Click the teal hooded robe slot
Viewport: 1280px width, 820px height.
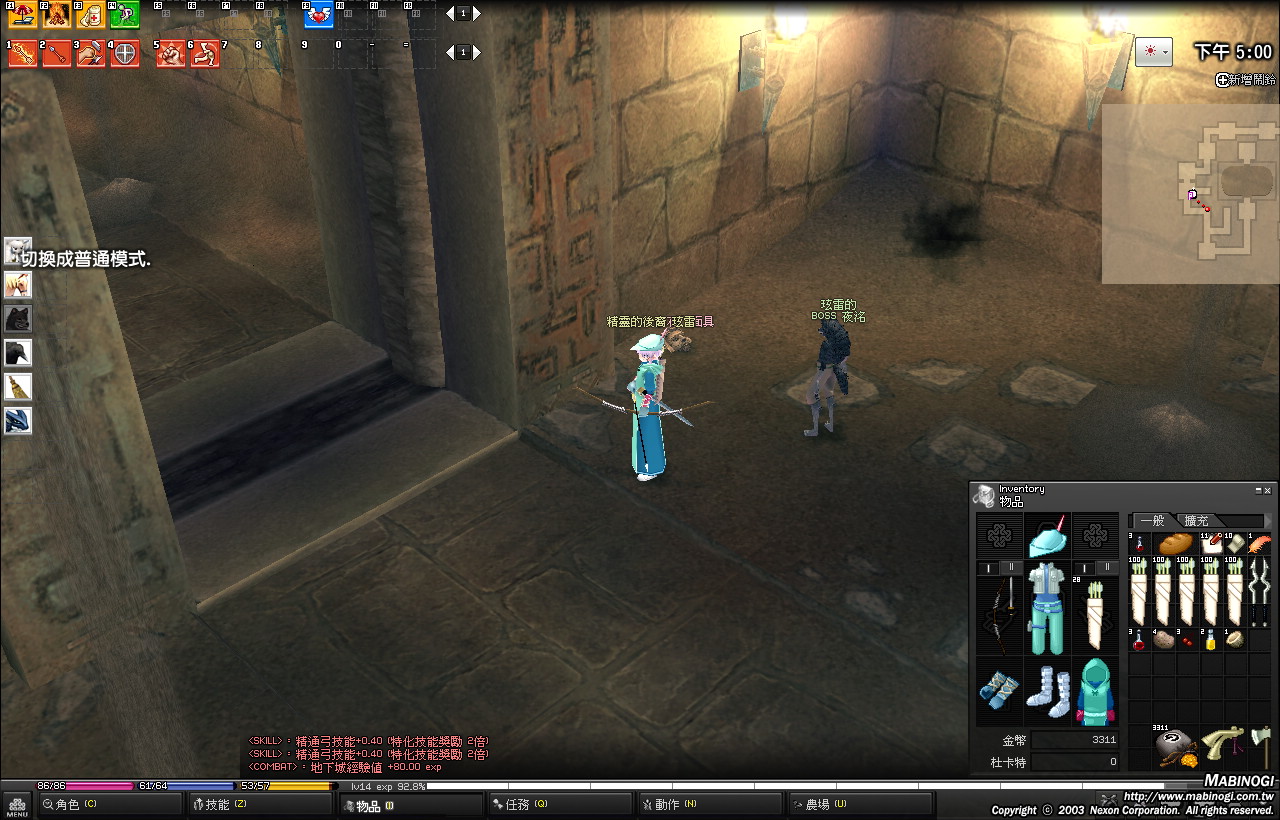1095,690
